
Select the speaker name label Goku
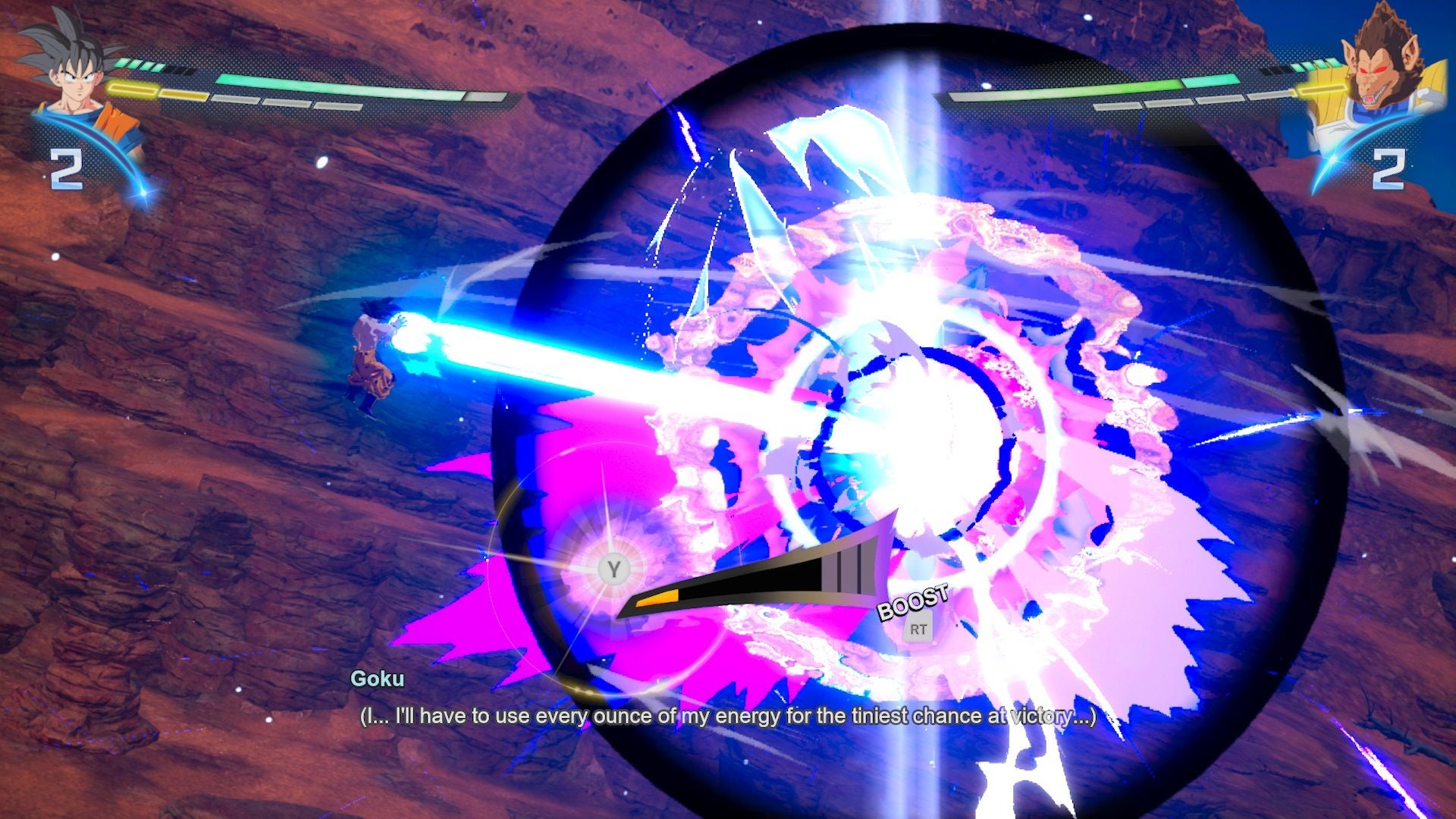377,682
